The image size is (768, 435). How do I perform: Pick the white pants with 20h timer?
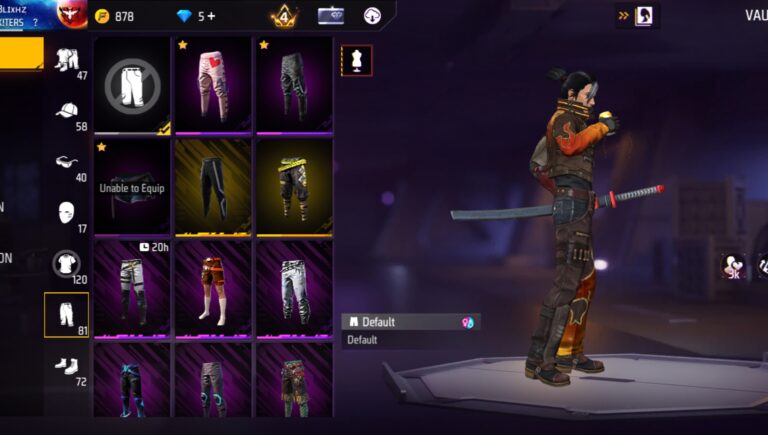(133, 288)
